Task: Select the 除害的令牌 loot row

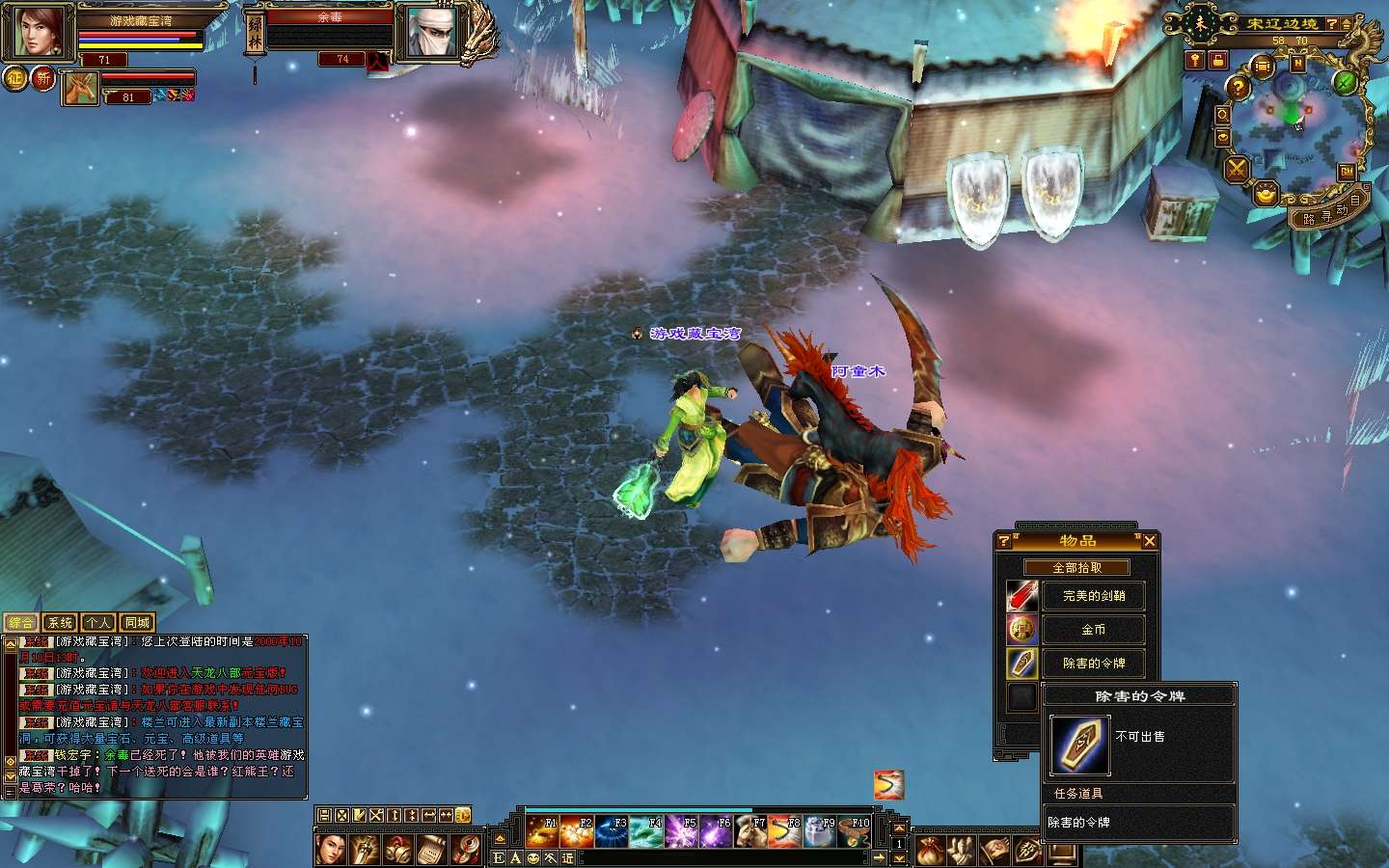Action: [1093, 664]
